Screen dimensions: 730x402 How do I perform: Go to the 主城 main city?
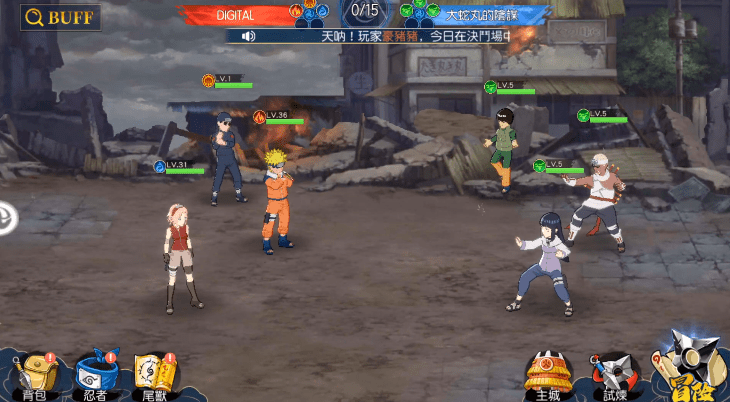point(548,374)
